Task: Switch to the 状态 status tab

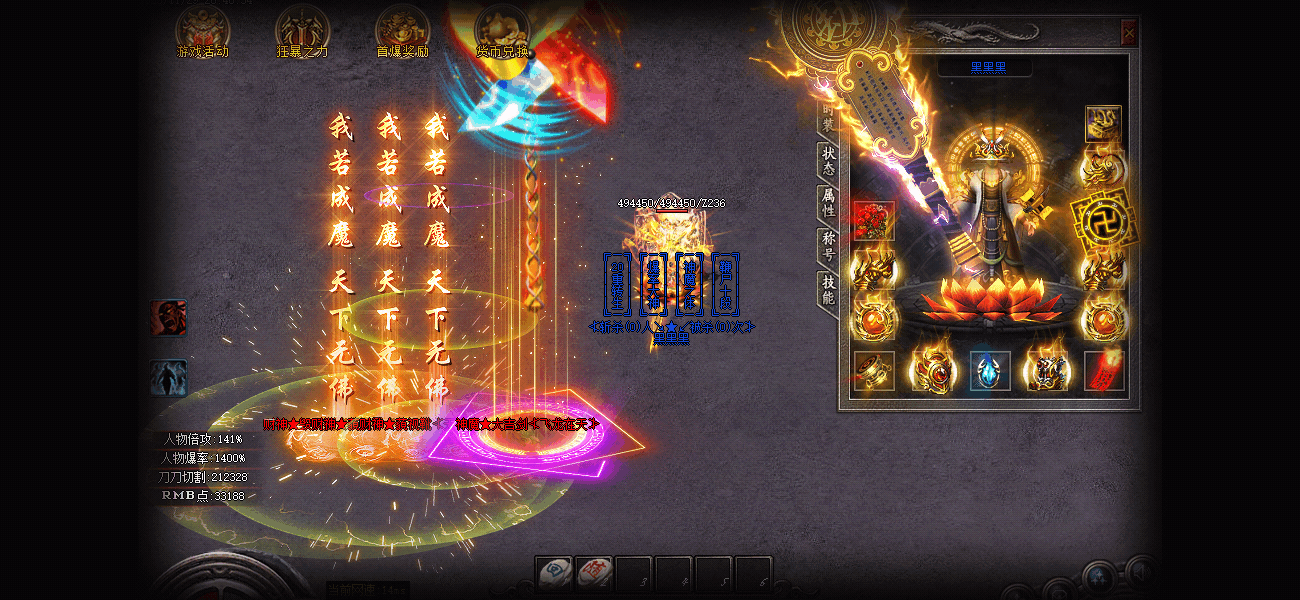Action: tap(828, 160)
